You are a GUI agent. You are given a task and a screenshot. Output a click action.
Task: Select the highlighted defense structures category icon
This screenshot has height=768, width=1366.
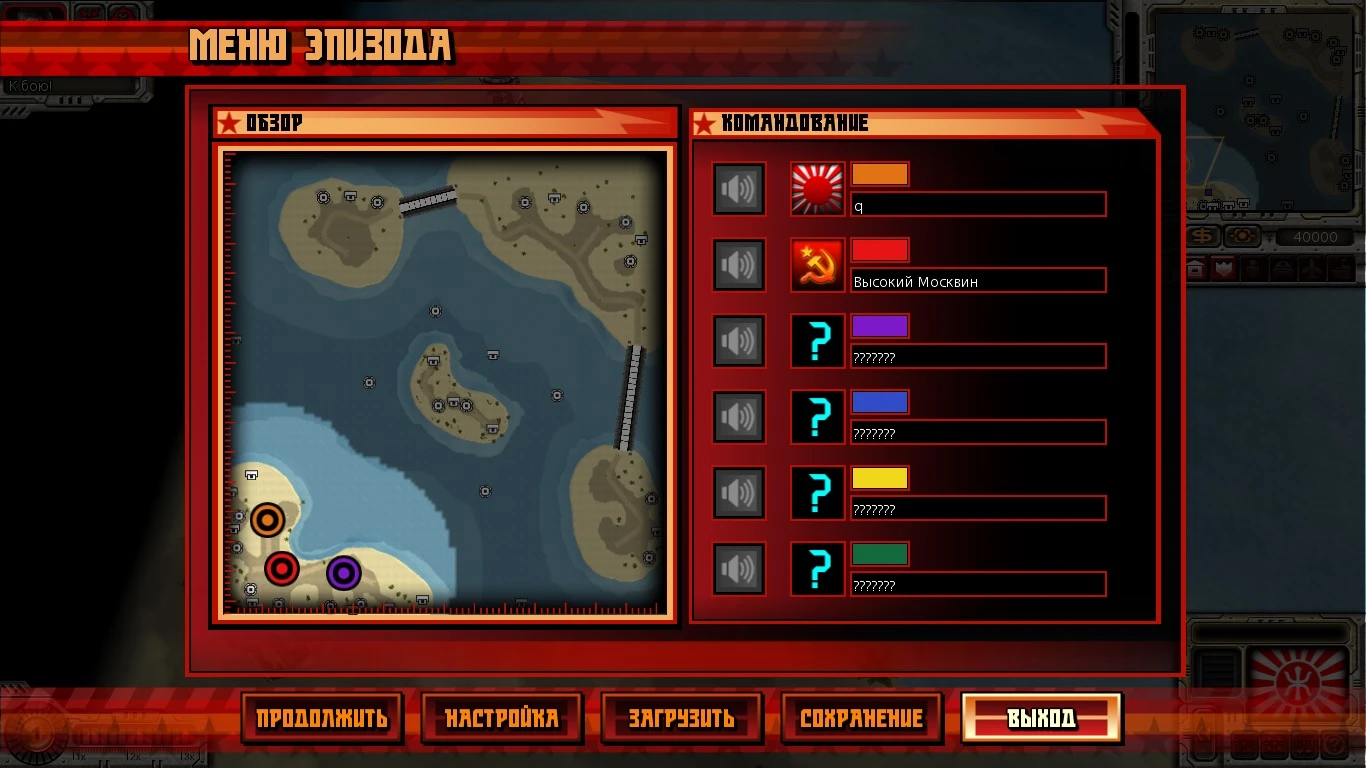pos(1224,268)
